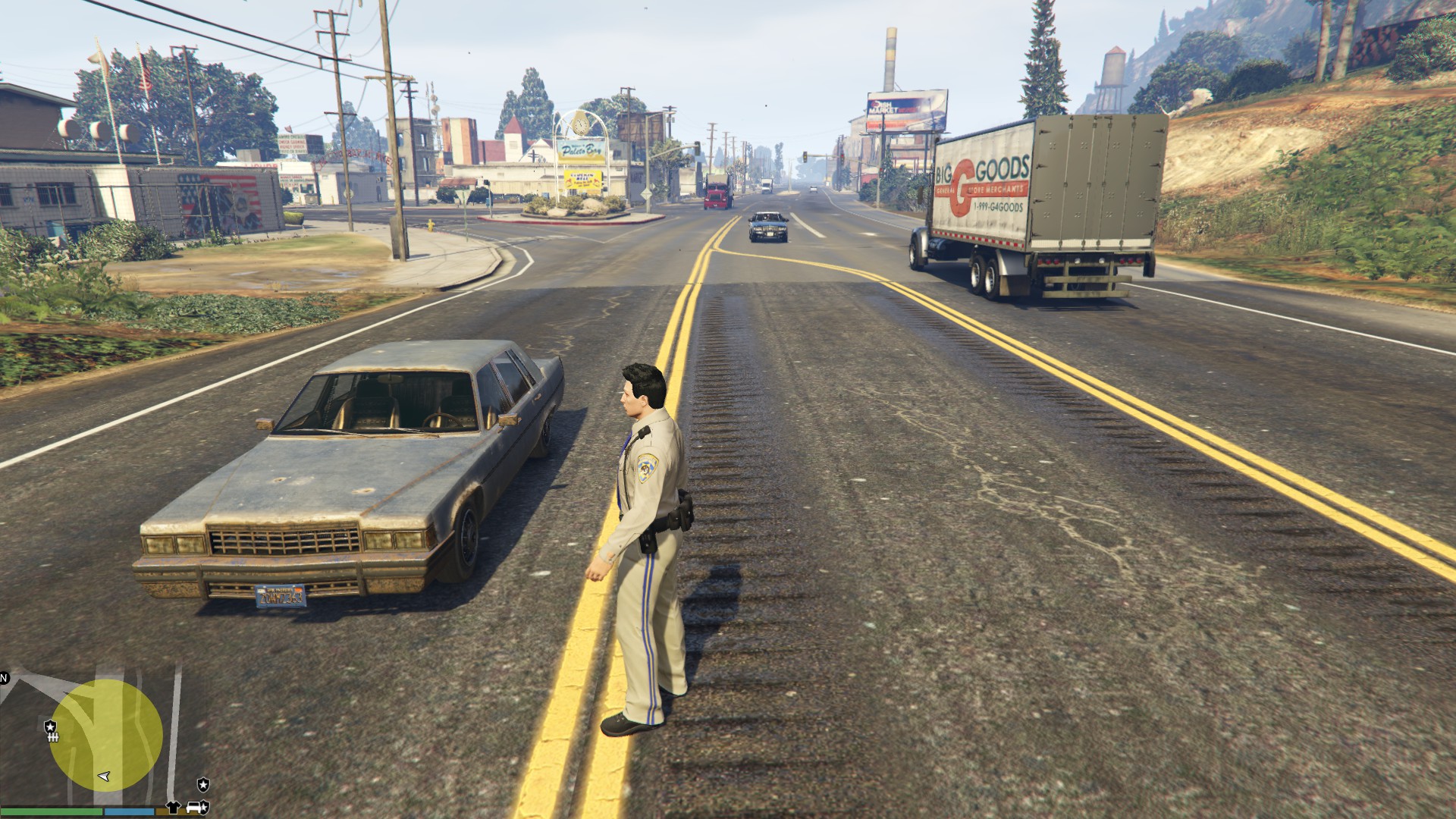Select the t-shirt clothing store blip
The image size is (1456, 819).
pyautogui.click(x=174, y=807)
